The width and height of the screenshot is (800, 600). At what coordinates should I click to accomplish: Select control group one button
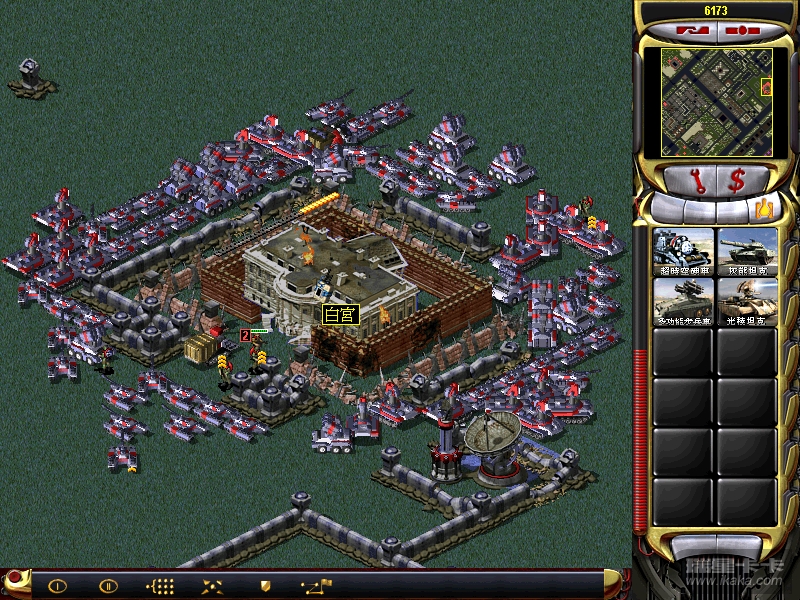57,585
